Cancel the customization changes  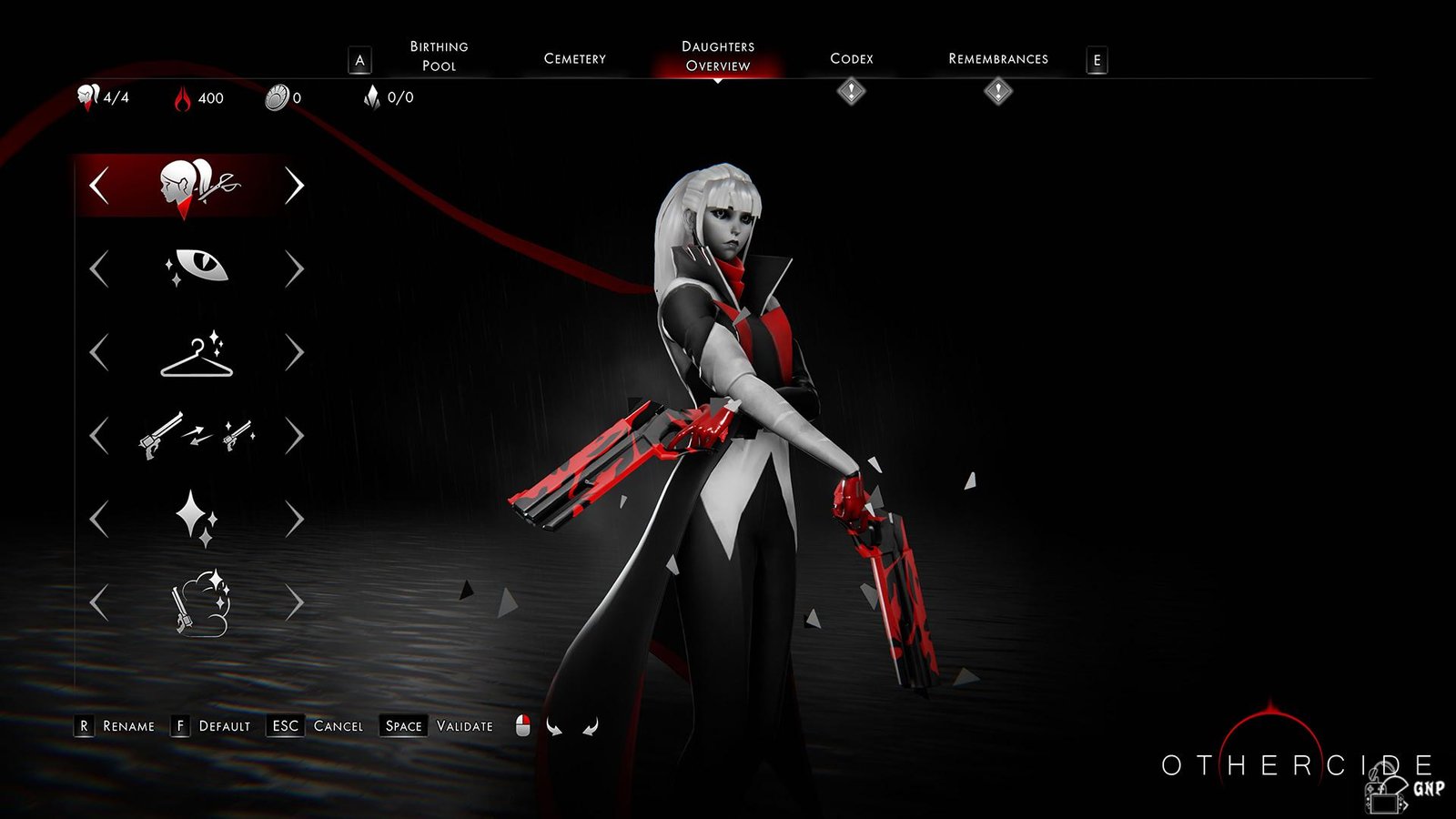click(318, 726)
